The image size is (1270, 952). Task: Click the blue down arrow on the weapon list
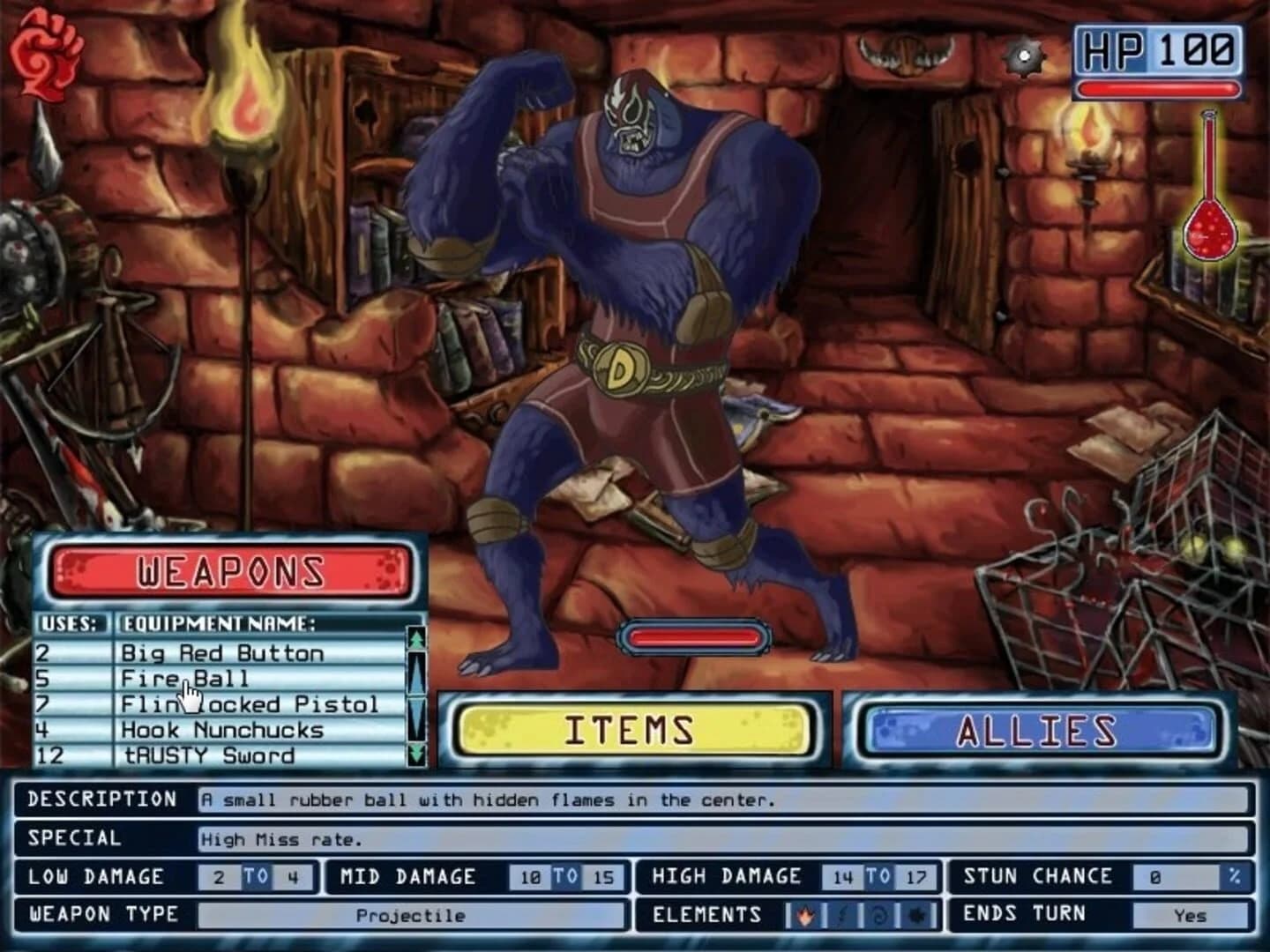[x=415, y=712]
